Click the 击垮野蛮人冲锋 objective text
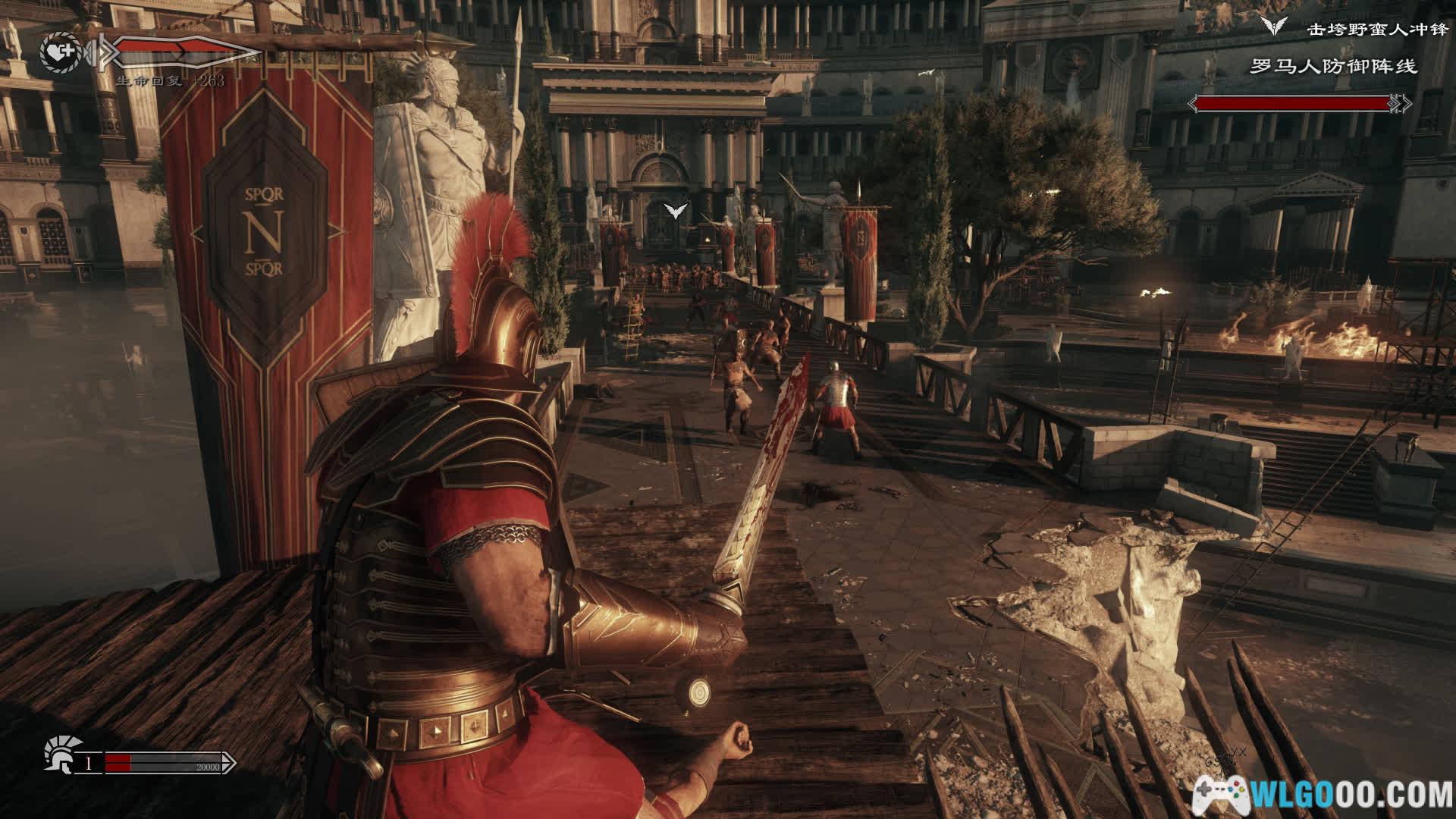 click(1362, 30)
